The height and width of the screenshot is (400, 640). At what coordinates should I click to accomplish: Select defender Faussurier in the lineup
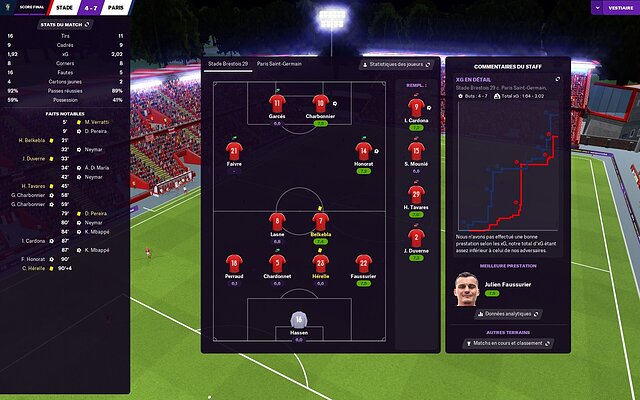coord(363,263)
